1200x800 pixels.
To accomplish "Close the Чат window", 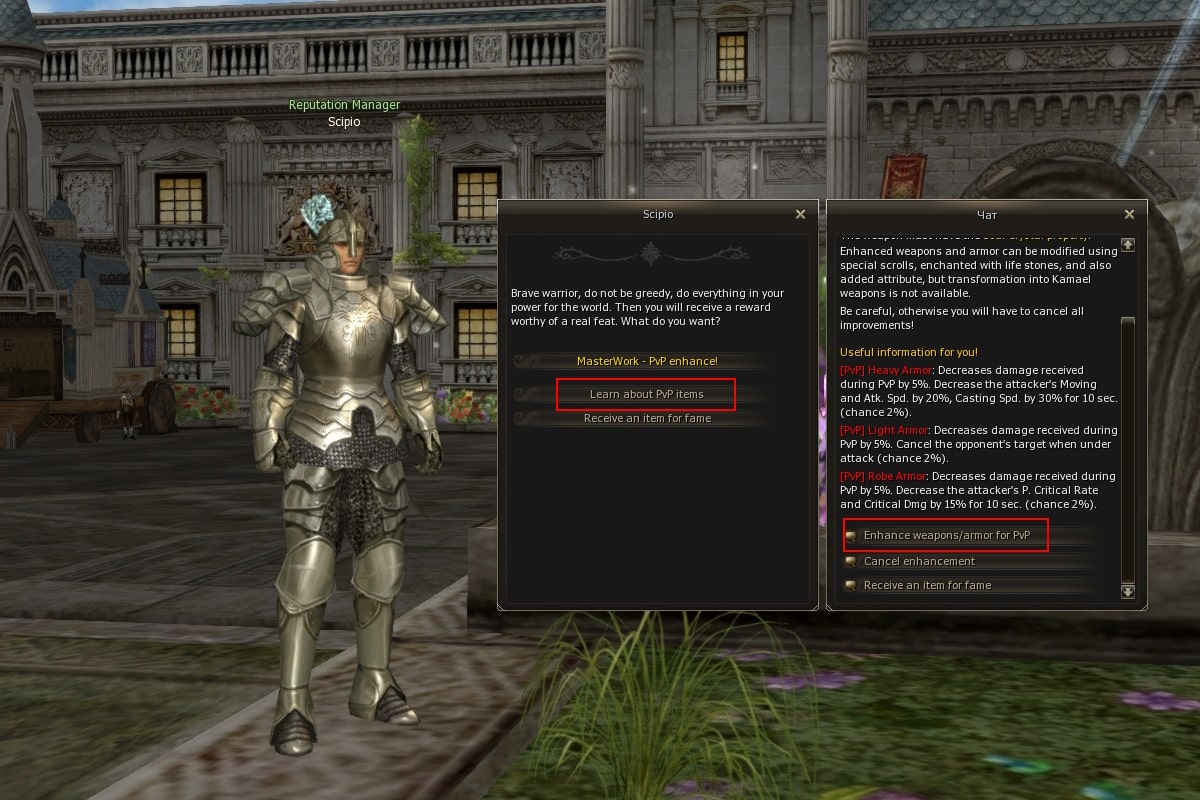I will [1129, 214].
